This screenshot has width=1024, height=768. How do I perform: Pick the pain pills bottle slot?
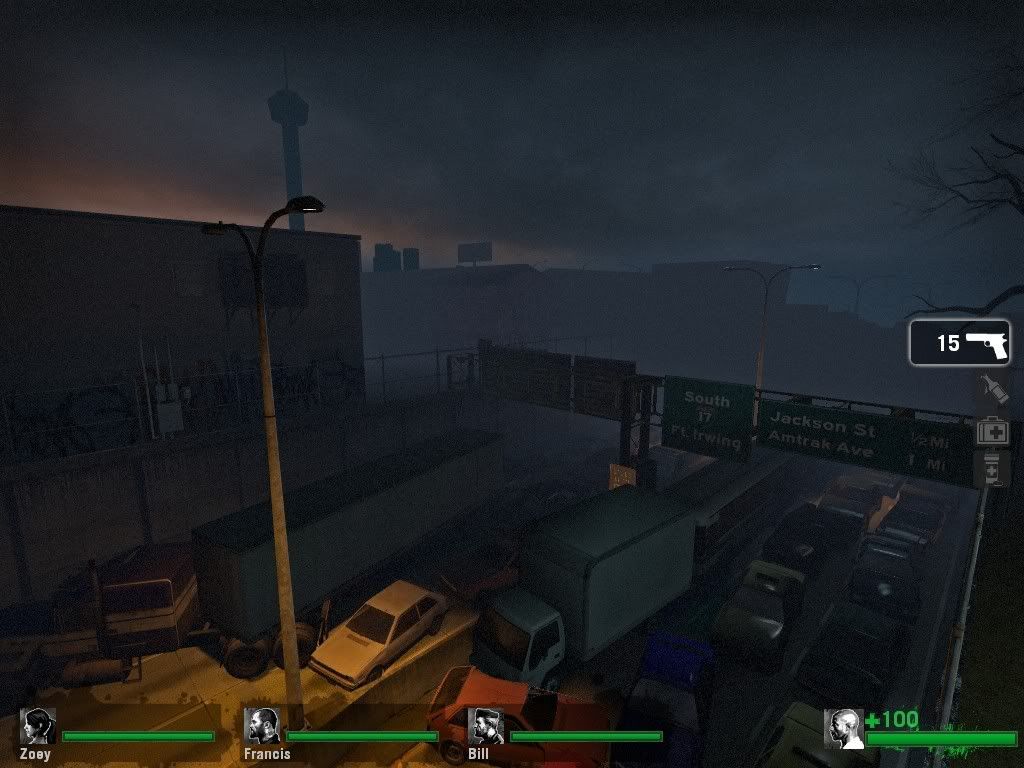coord(991,468)
